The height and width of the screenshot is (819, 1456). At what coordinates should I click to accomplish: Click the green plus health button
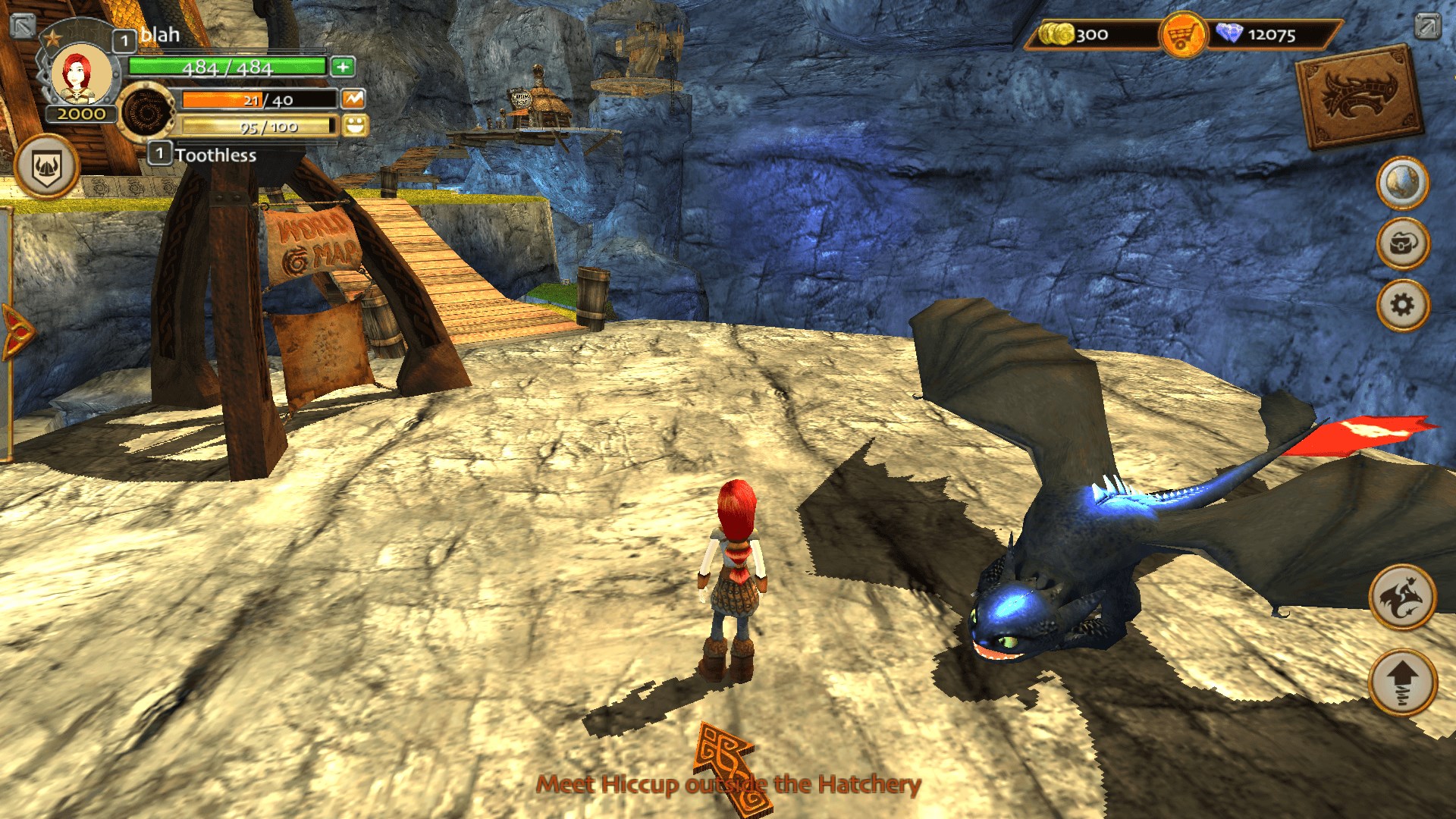(343, 67)
